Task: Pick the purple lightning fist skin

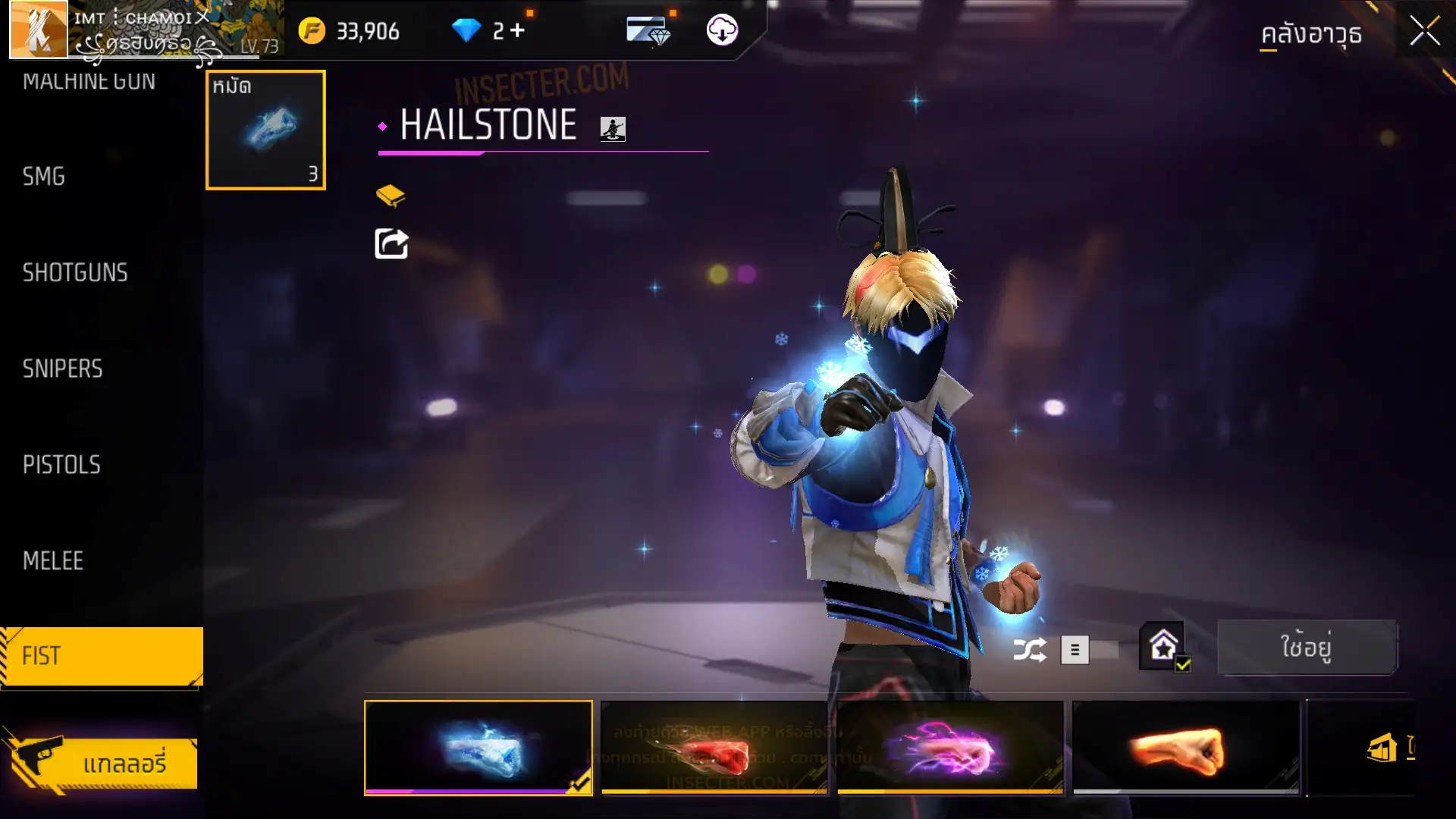Action: tap(949, 748)
